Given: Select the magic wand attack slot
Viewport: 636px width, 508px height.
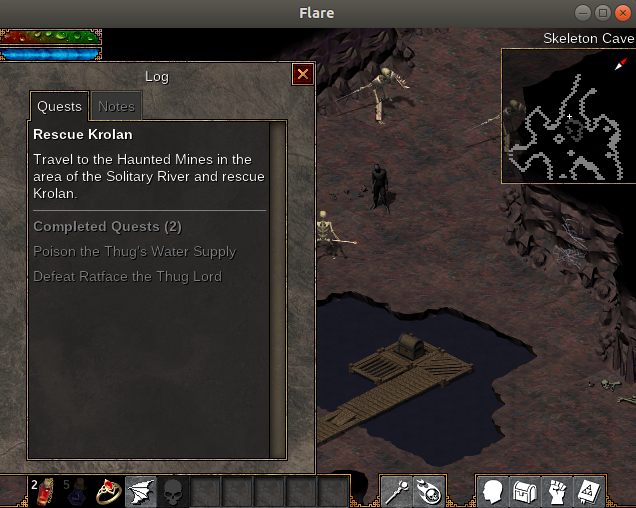Looking at the screenshot, I should [397, 492].
